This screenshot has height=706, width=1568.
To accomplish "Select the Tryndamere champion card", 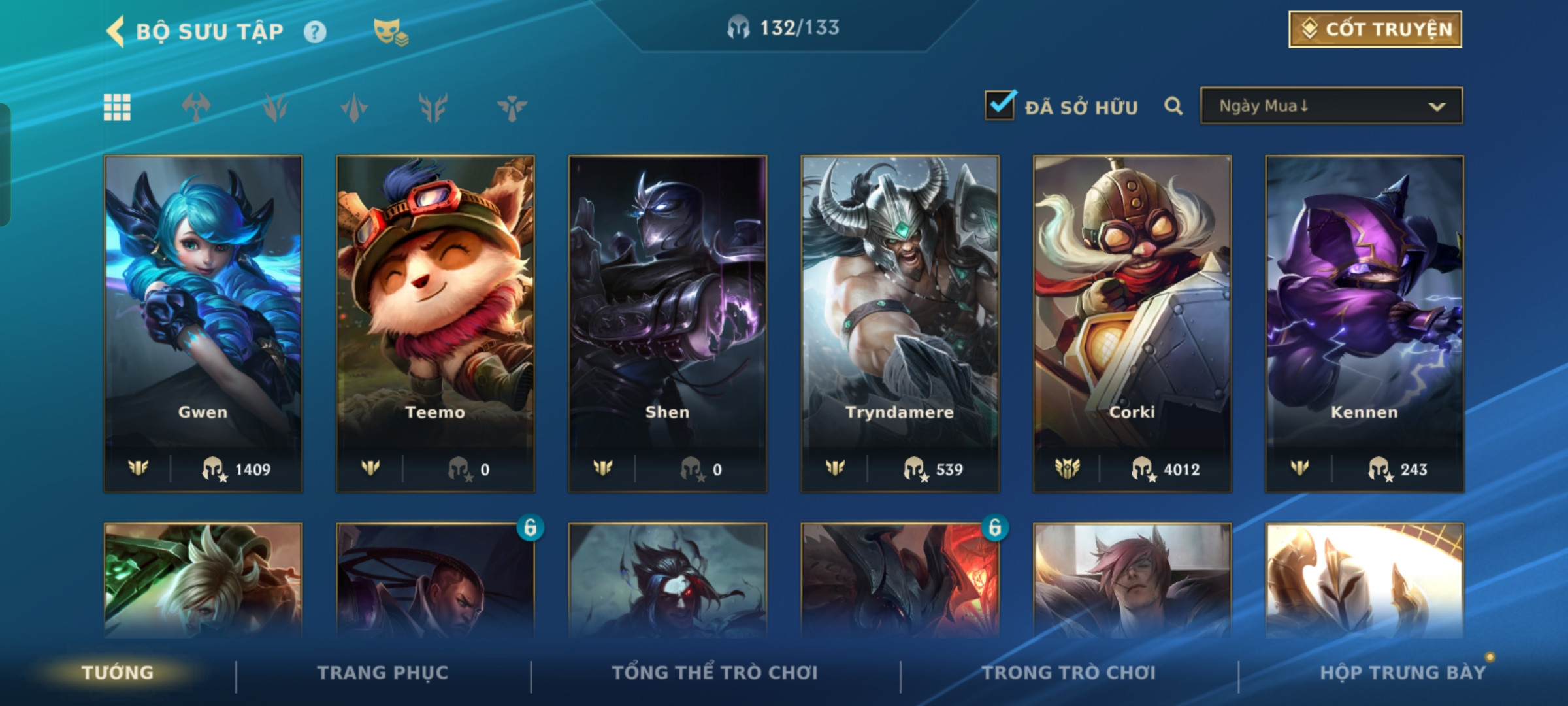I will (x=900, y=323).
